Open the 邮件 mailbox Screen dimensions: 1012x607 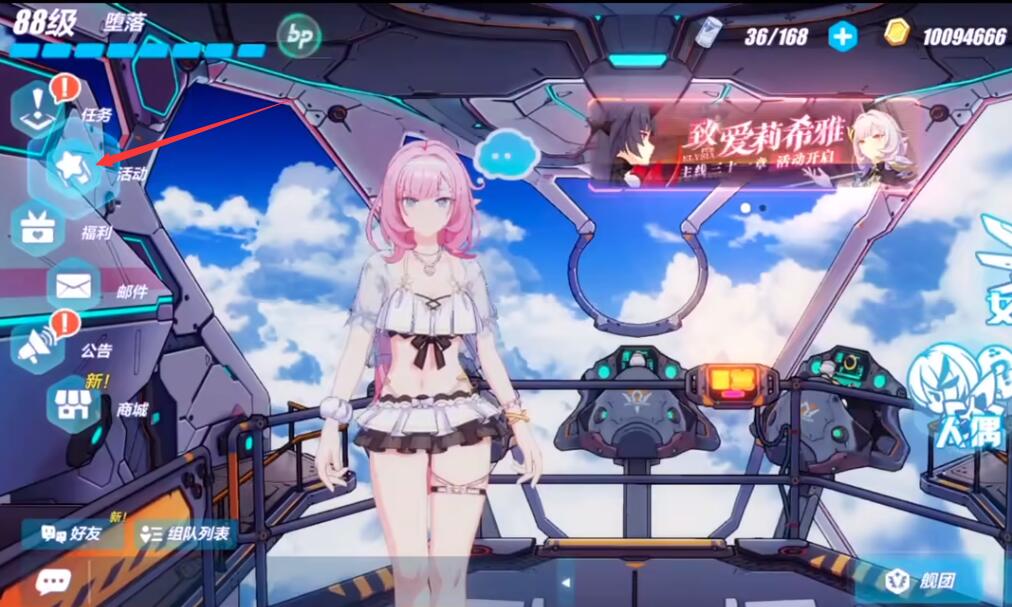tap(74, 287)
